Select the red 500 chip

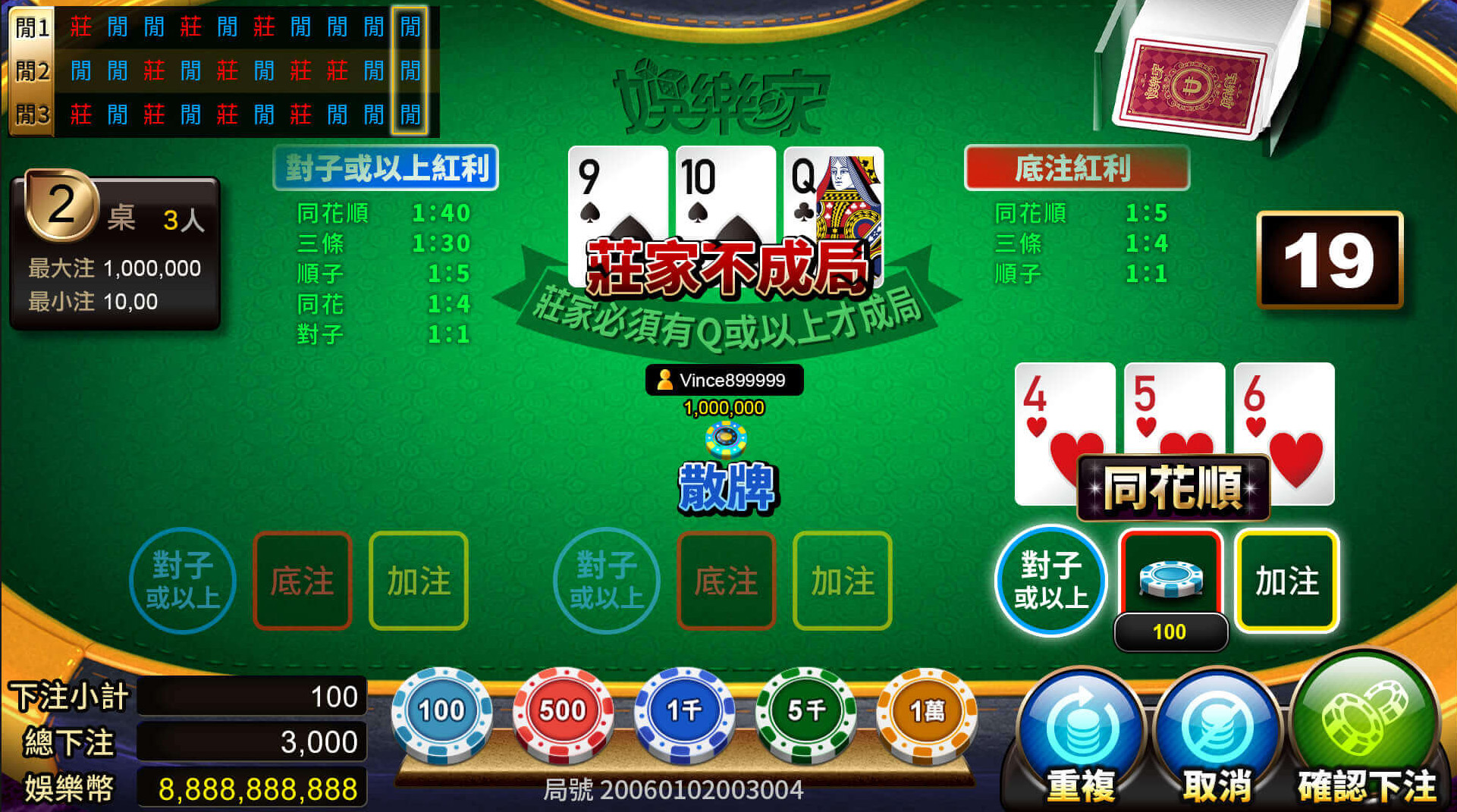[x=561, y=711]
